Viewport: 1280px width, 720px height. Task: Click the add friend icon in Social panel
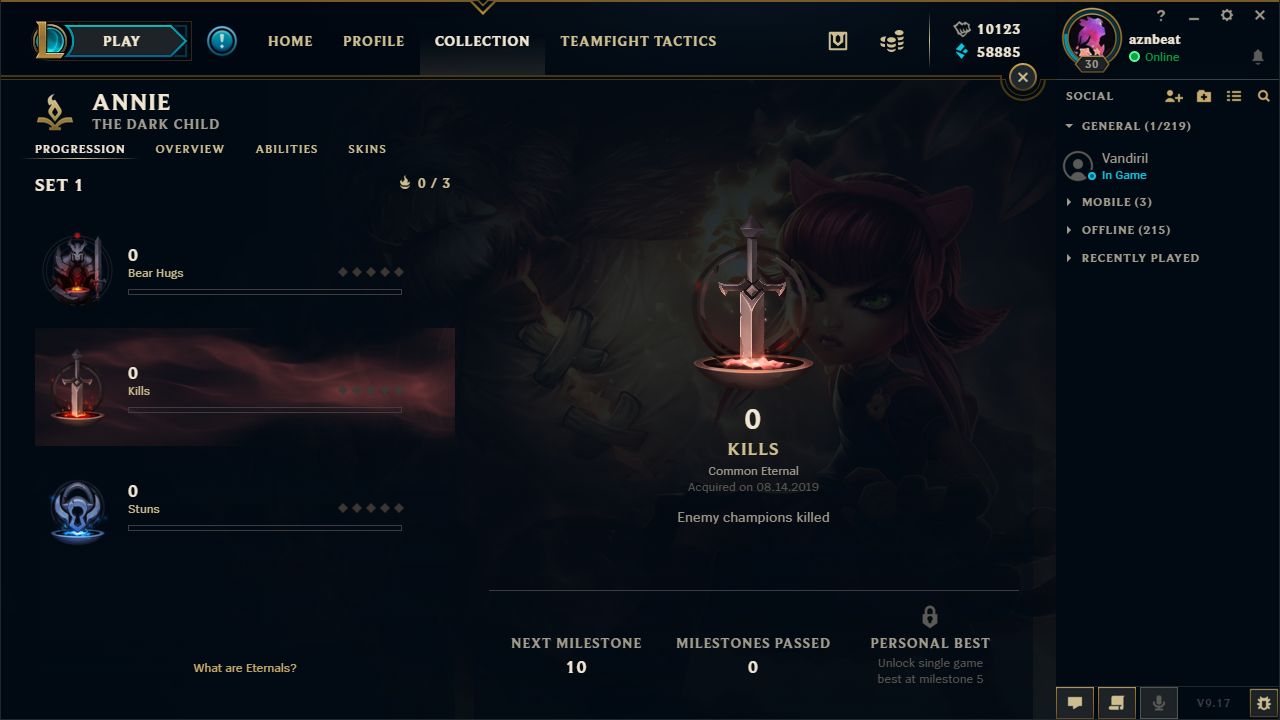tap(1174, 95)
